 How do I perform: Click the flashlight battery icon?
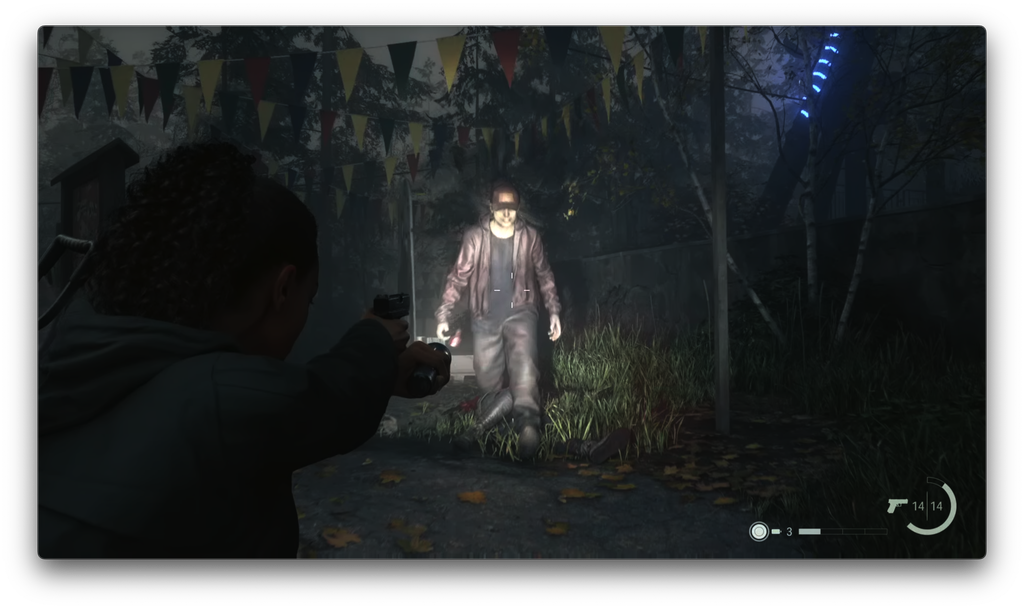coord(776,531)
